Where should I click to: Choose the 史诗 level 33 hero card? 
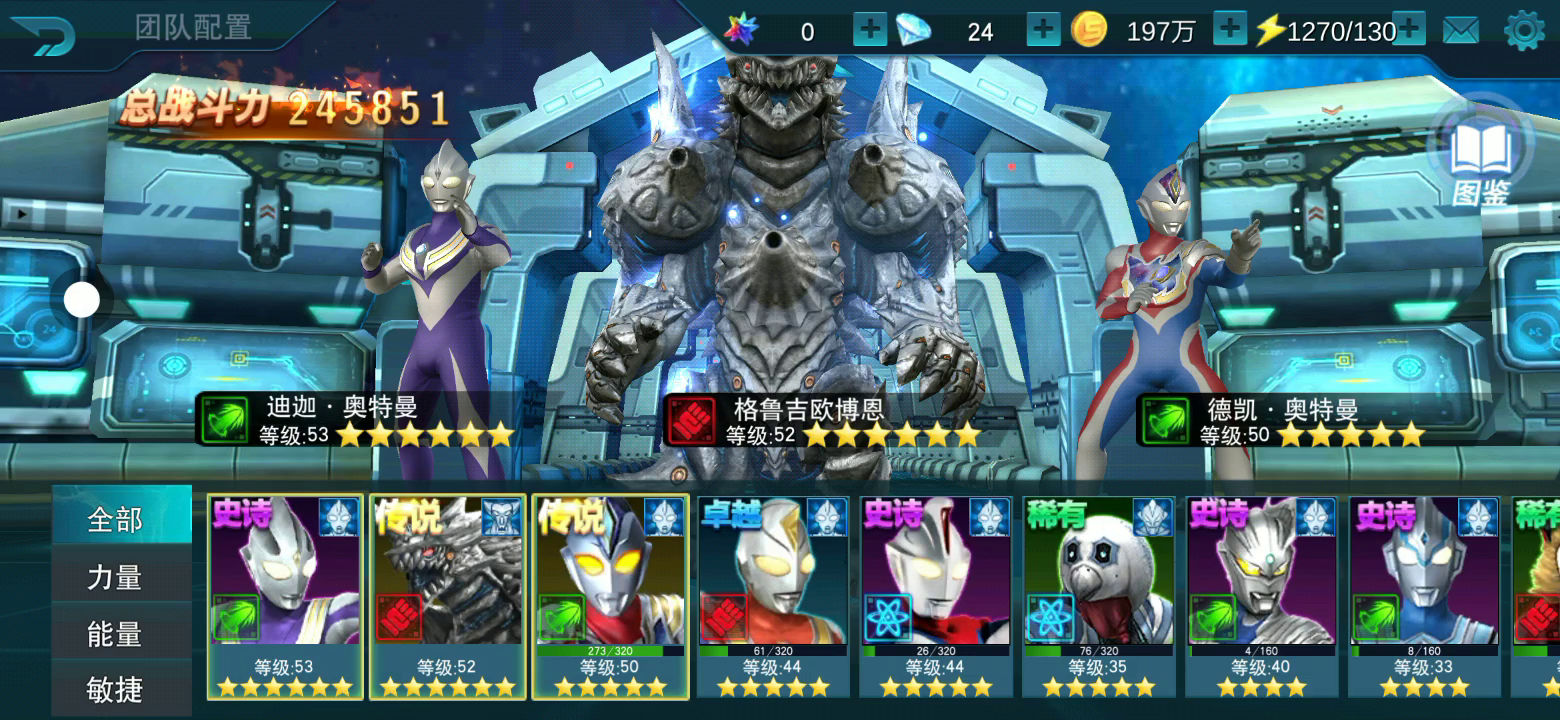[x=1424, y=596]
